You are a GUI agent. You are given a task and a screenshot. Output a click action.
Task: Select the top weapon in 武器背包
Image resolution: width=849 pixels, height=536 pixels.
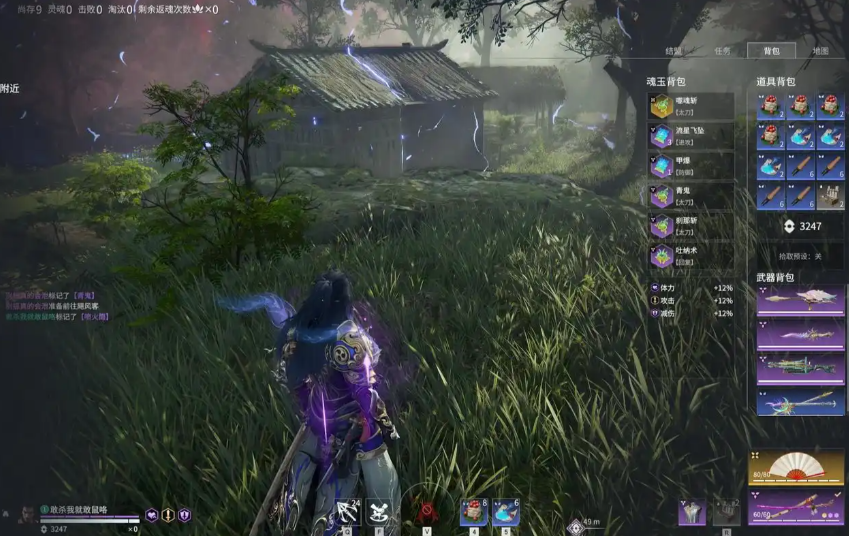(800, 301)
